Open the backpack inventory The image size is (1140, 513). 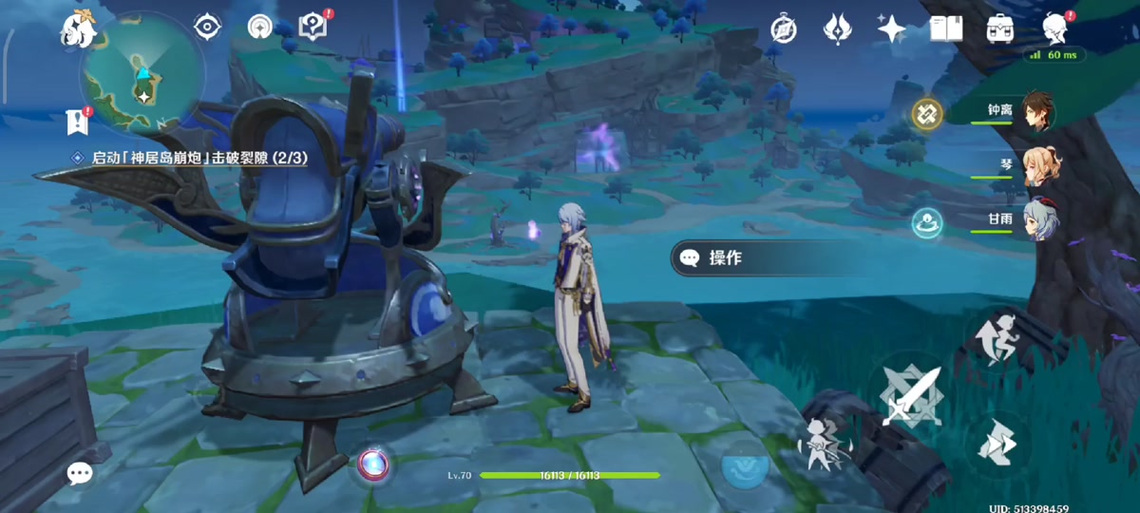(1000, 29)
